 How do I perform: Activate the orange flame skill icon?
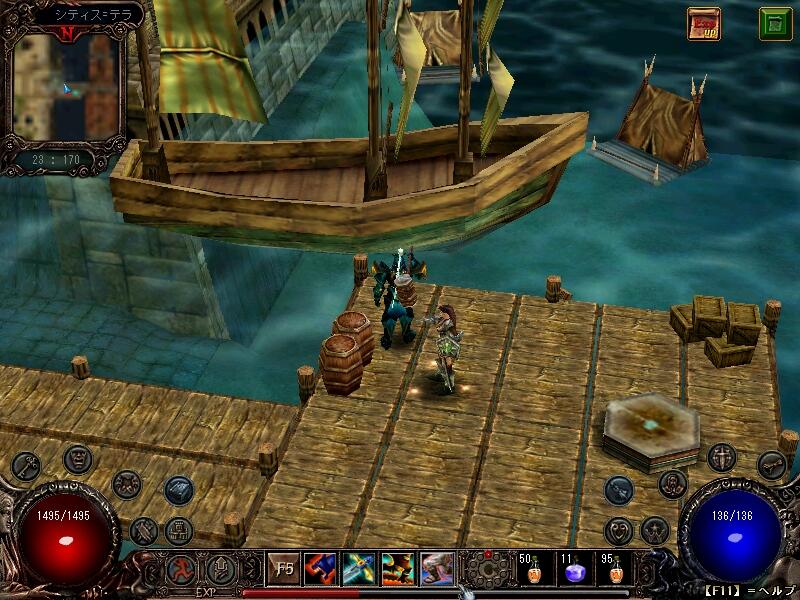click(x=397, y=569)
